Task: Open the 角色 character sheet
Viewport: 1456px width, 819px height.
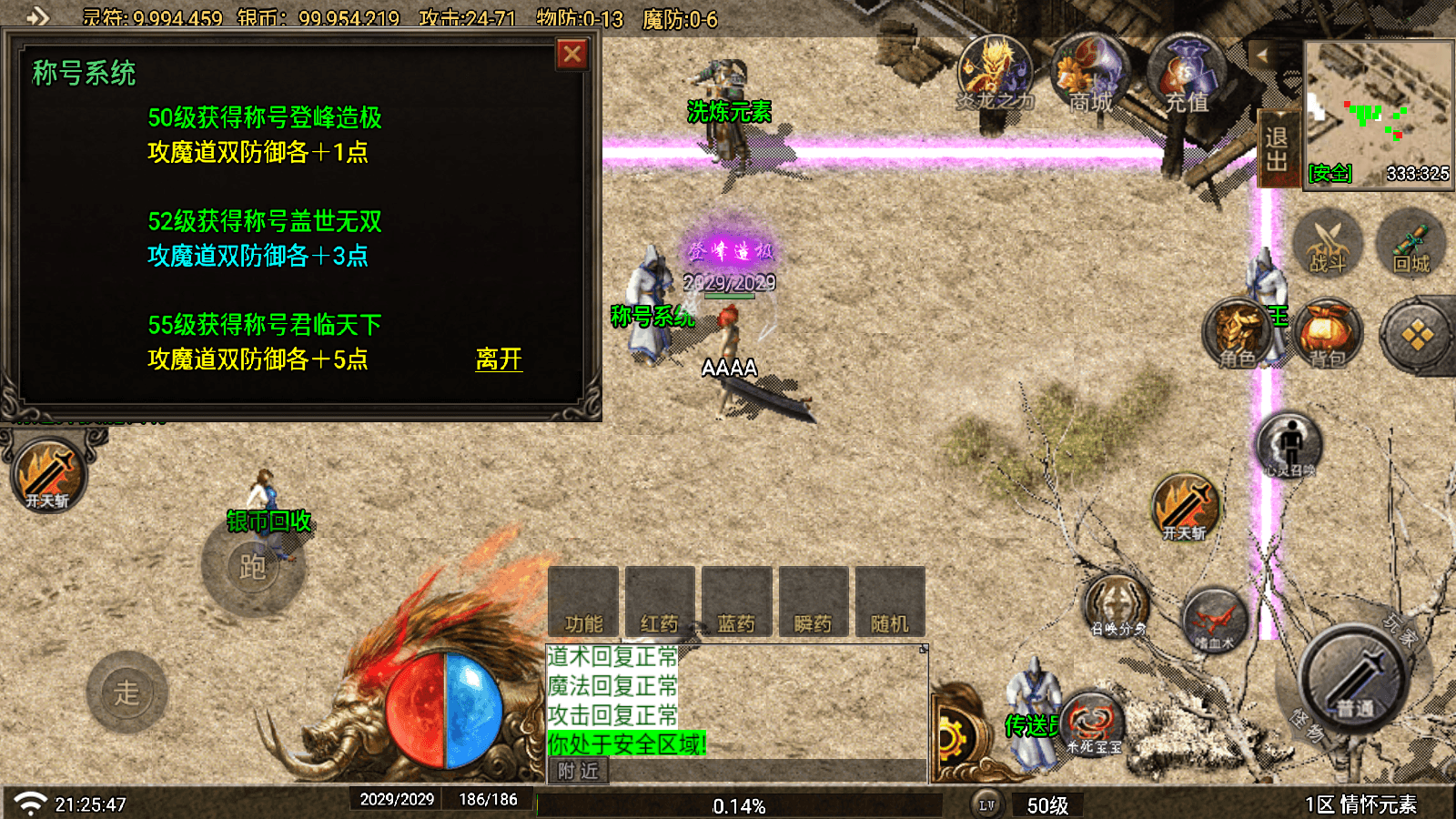Action: pos(1238,335)
